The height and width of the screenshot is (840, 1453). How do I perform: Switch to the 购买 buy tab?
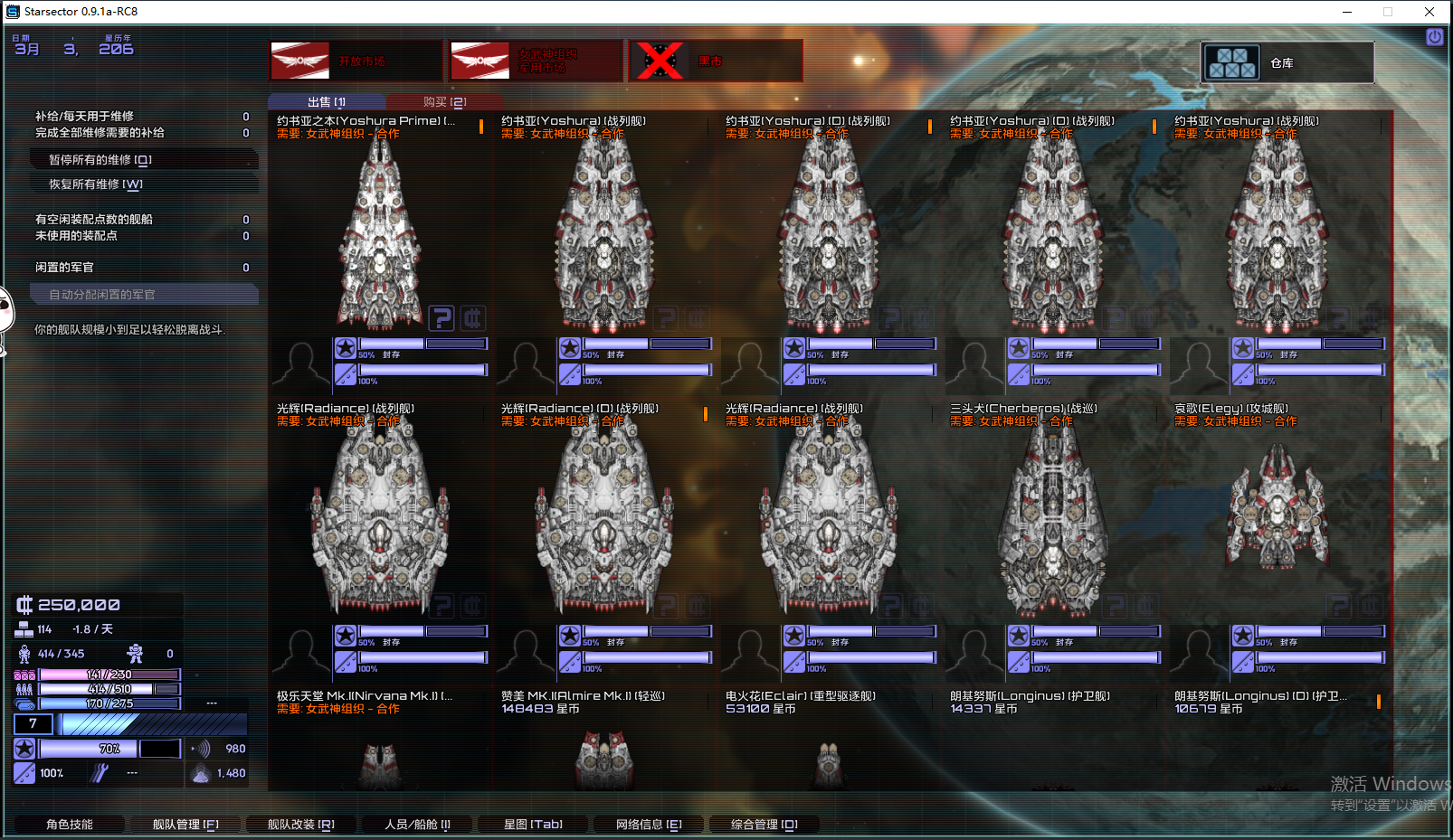[x=444, y=102]
